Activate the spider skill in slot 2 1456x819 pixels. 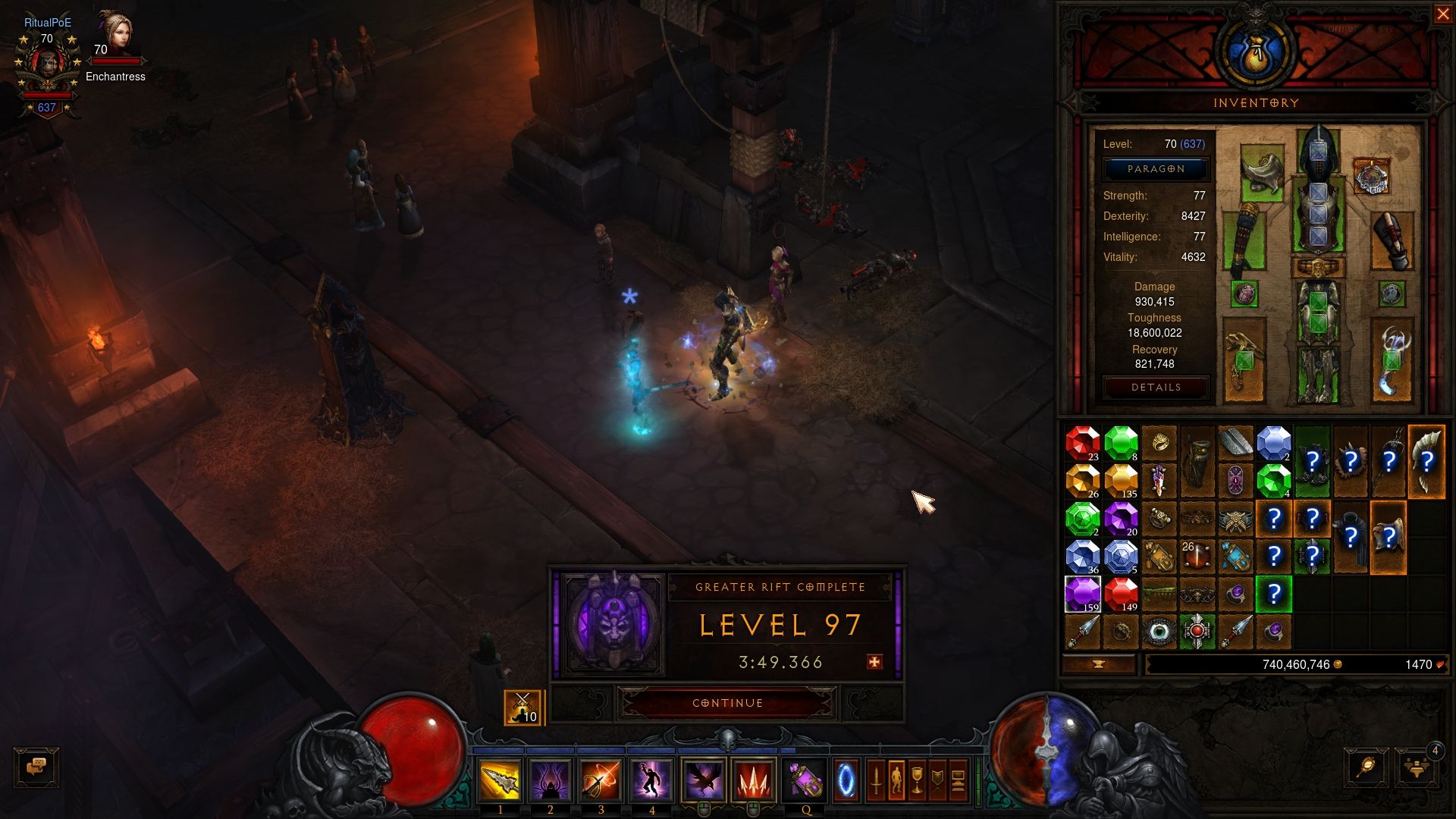click(x=551, y=780)
